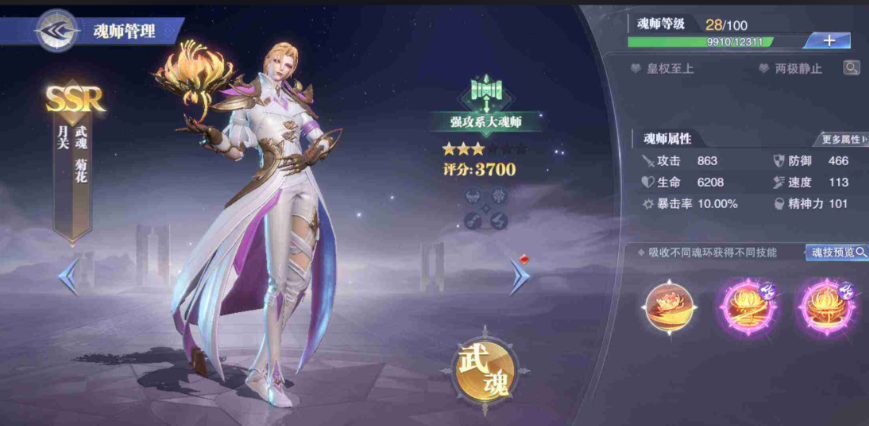Switch to the next soul master
Viewport: 869px width, 426px height.
click(x=520, y=277)
